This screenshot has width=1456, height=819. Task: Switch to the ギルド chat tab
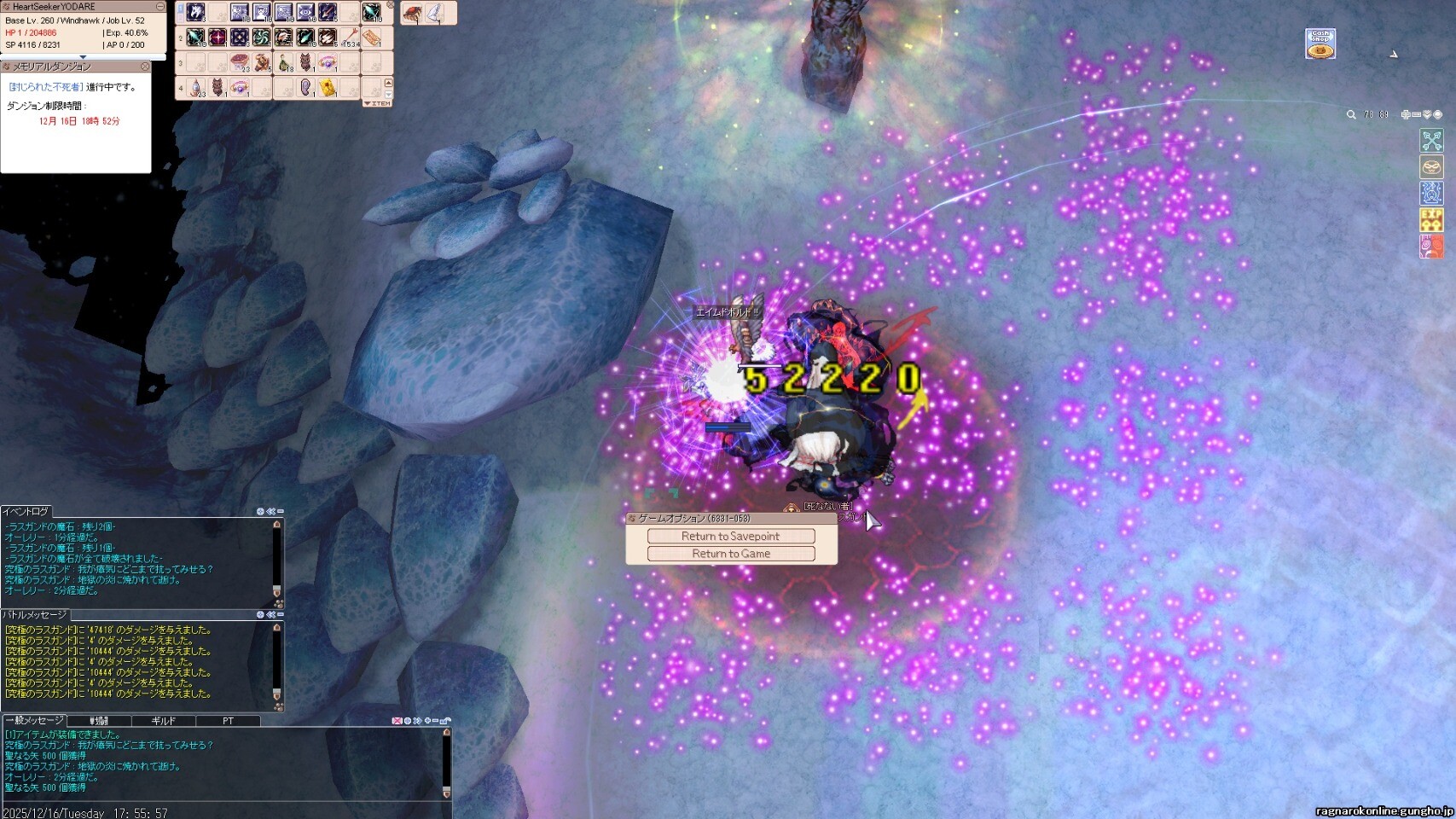(x=163, y=721)
